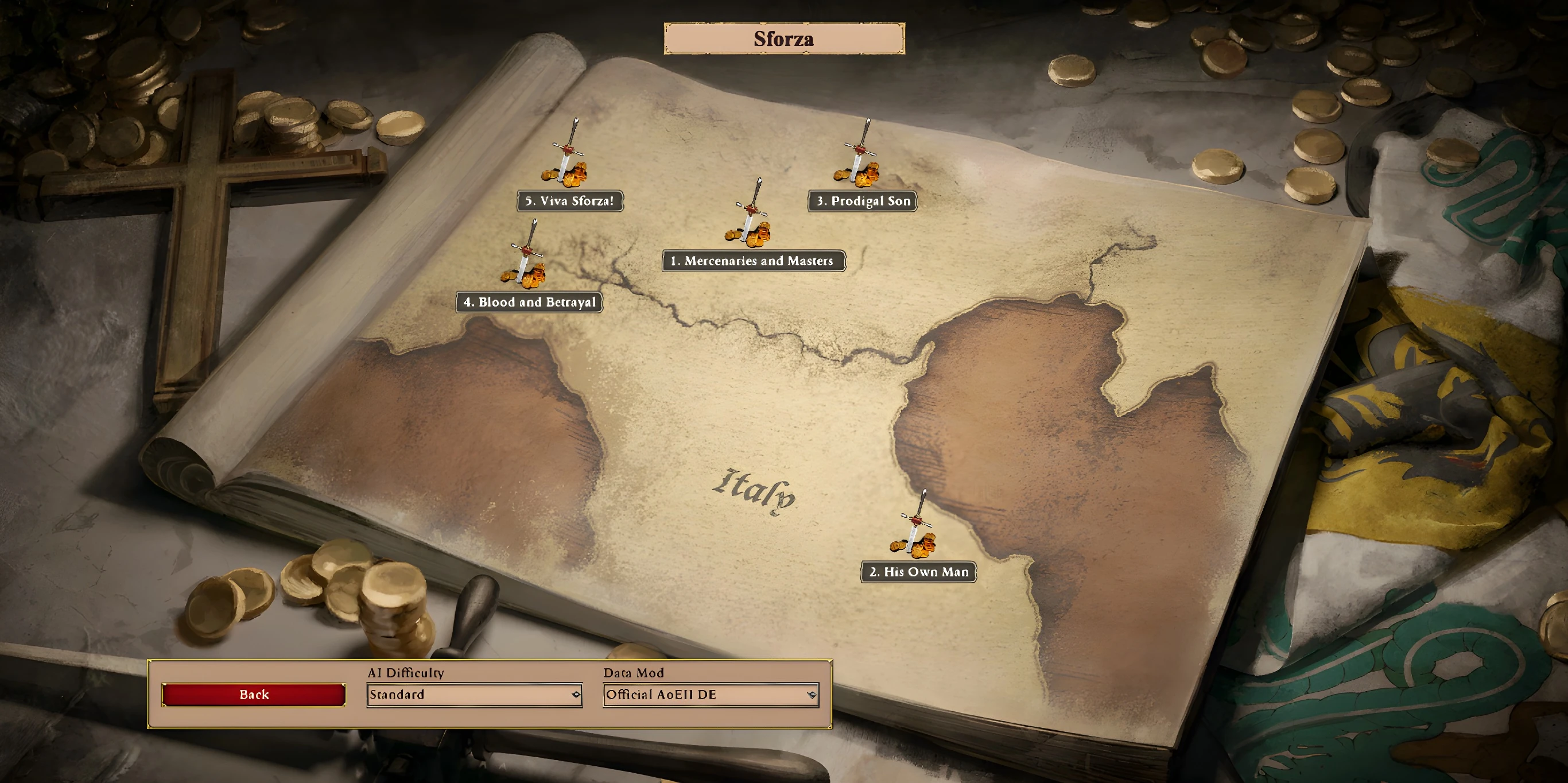Viewport: 1568px width, 783px height.
Task: Choose the 2. His Own Man scenario
Action: click(918, 572)
